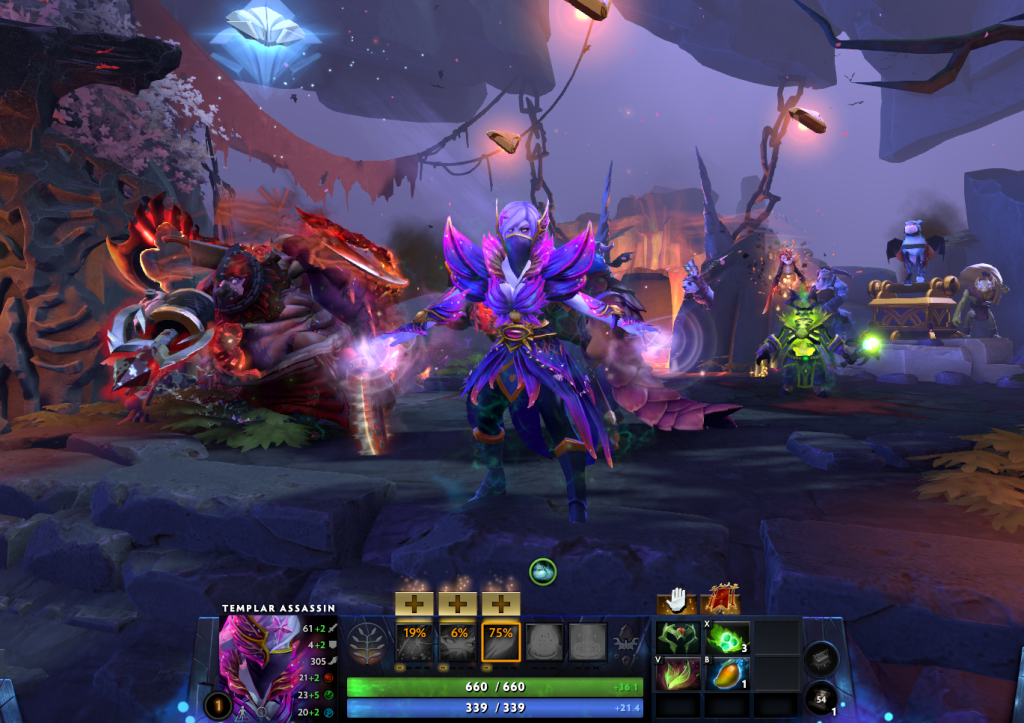Open the stash chest button

coord(820,656)
